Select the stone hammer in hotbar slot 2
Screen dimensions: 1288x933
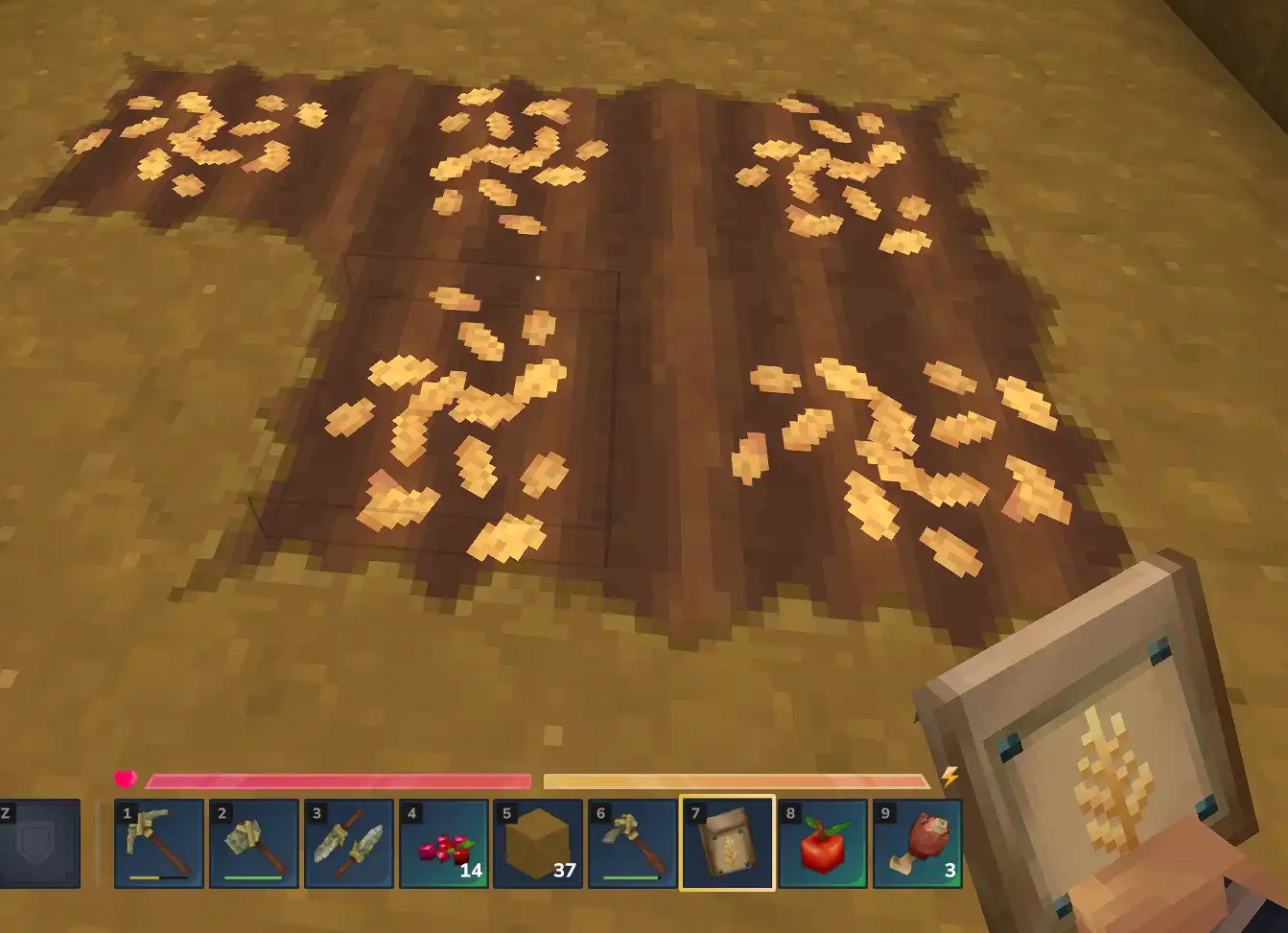(x=253, y=848)
